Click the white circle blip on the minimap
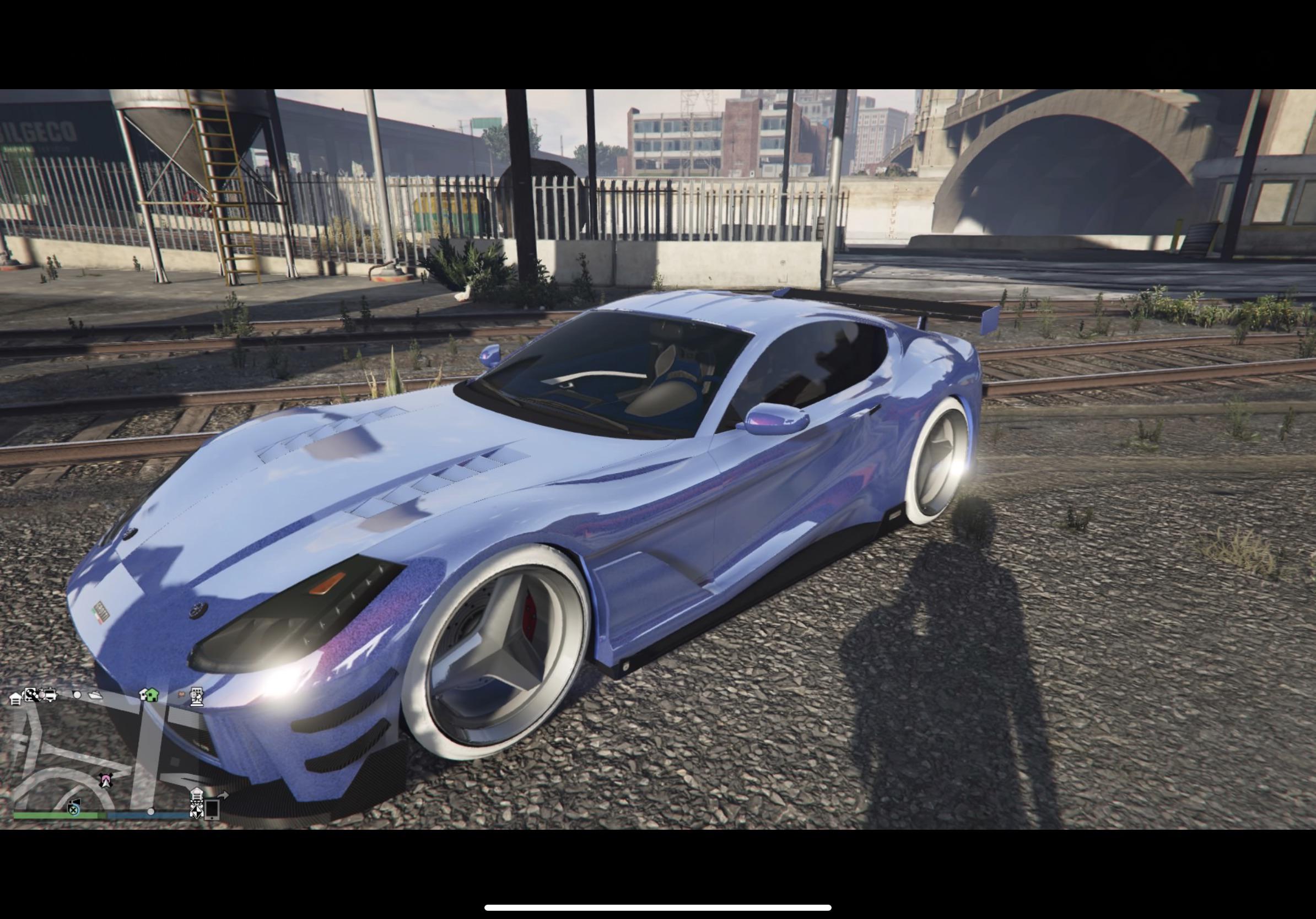The height and width of the screenshot is (919, 1316). click(x=77, y=694)
